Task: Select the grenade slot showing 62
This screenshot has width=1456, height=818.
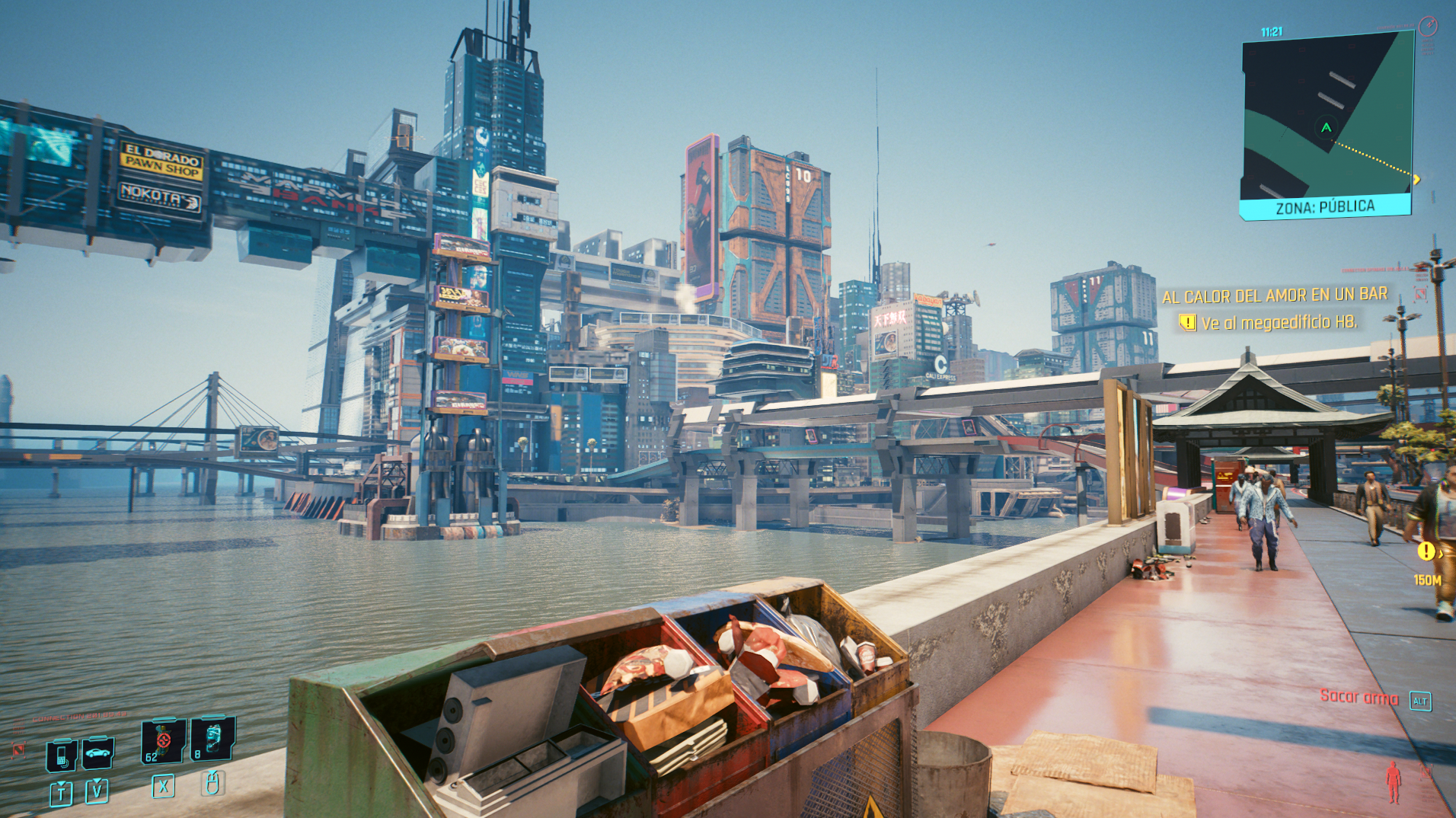Action: [163, 740]
